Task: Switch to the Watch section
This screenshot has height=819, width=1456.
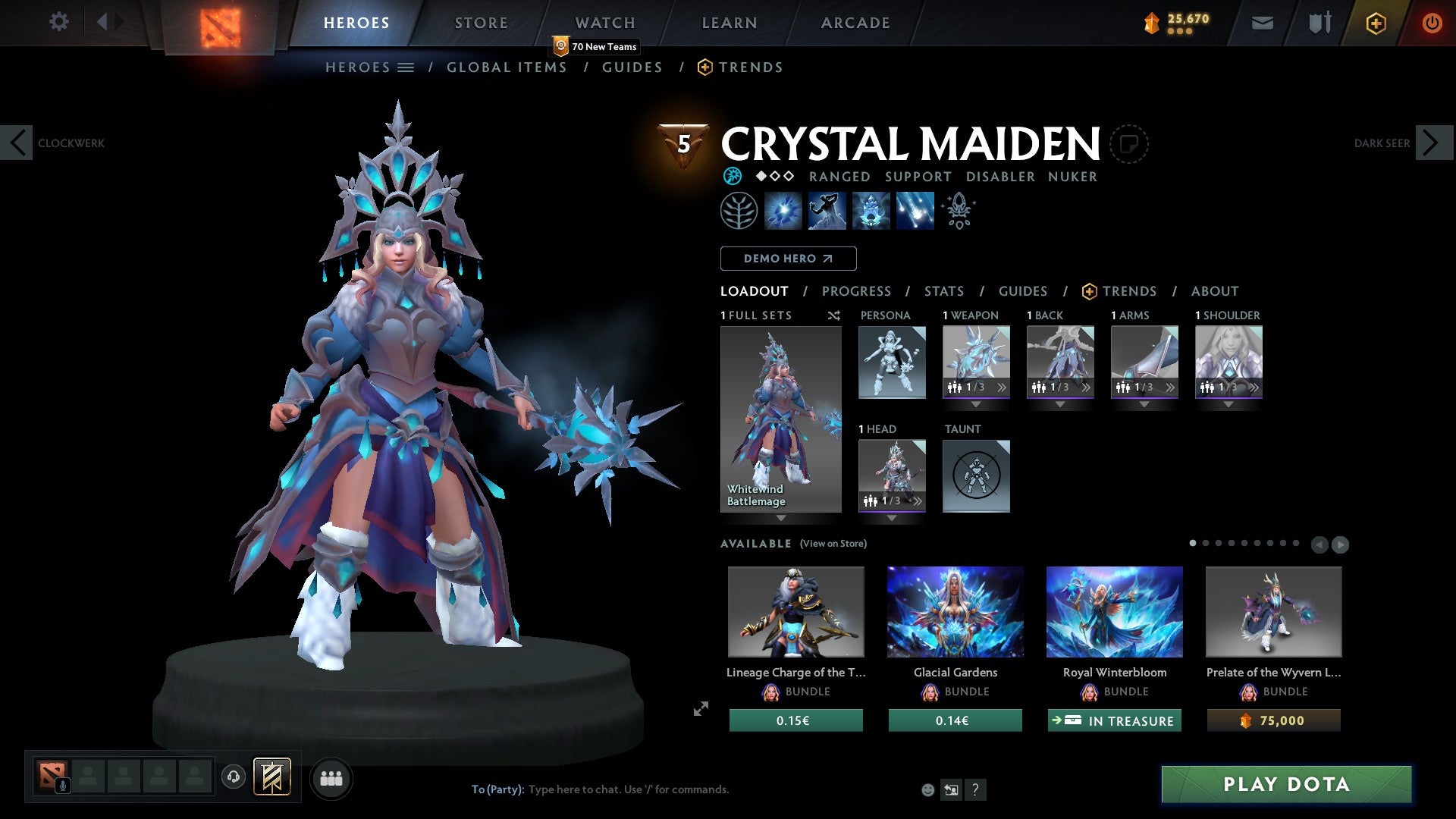Action: (x=604, y=23)
